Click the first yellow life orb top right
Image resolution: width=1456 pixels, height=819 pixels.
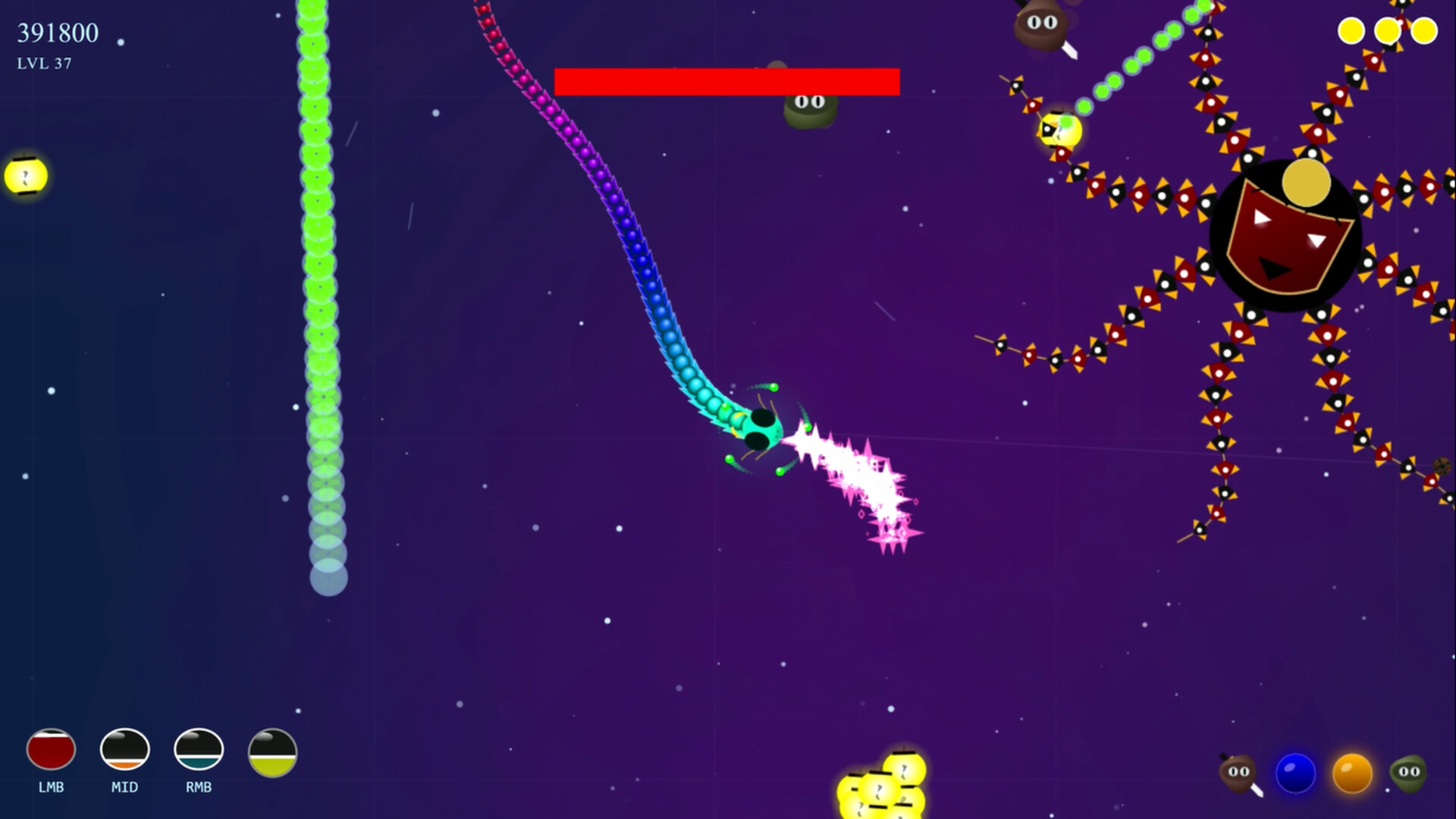click(x=1351, y=31)
